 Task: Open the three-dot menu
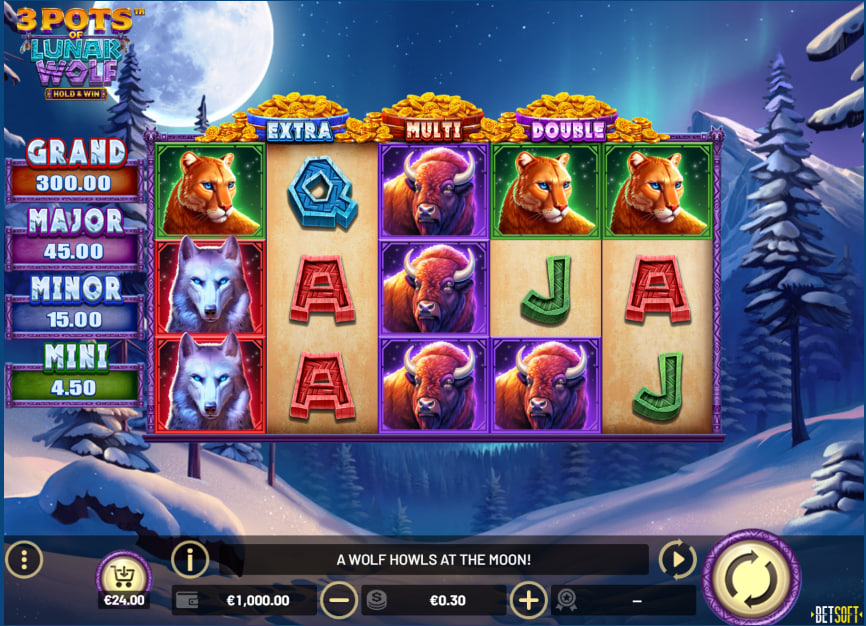tap(24, 560)
